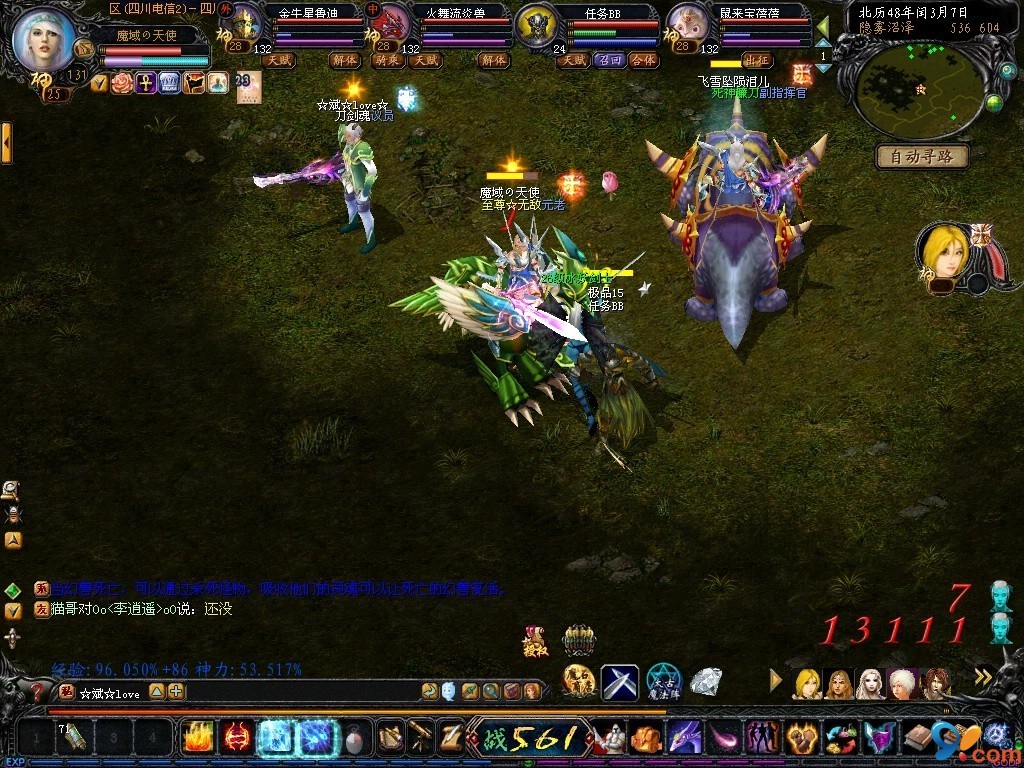1024x768 pixels.
Task: Select the blonde companion portrait beside the minimap
Action: click(x=944, y=251)
